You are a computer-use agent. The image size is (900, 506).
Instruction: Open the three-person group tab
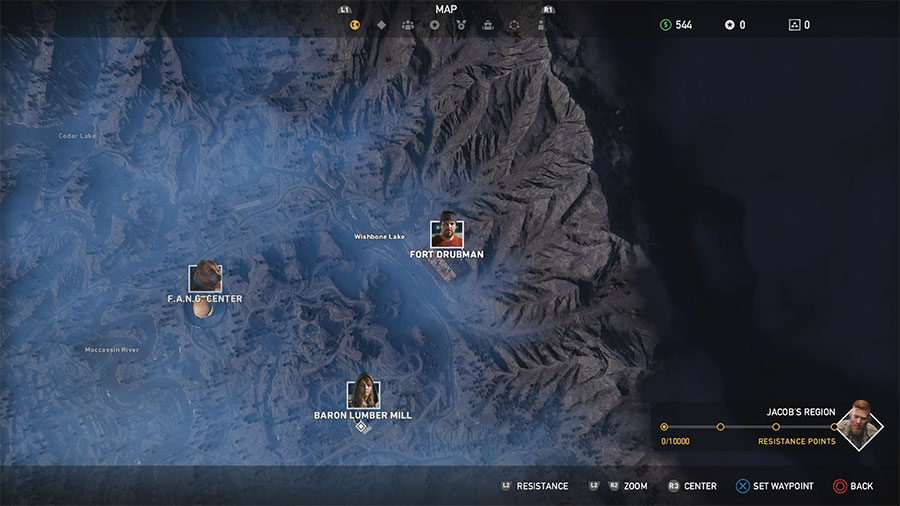click(408, 25)
